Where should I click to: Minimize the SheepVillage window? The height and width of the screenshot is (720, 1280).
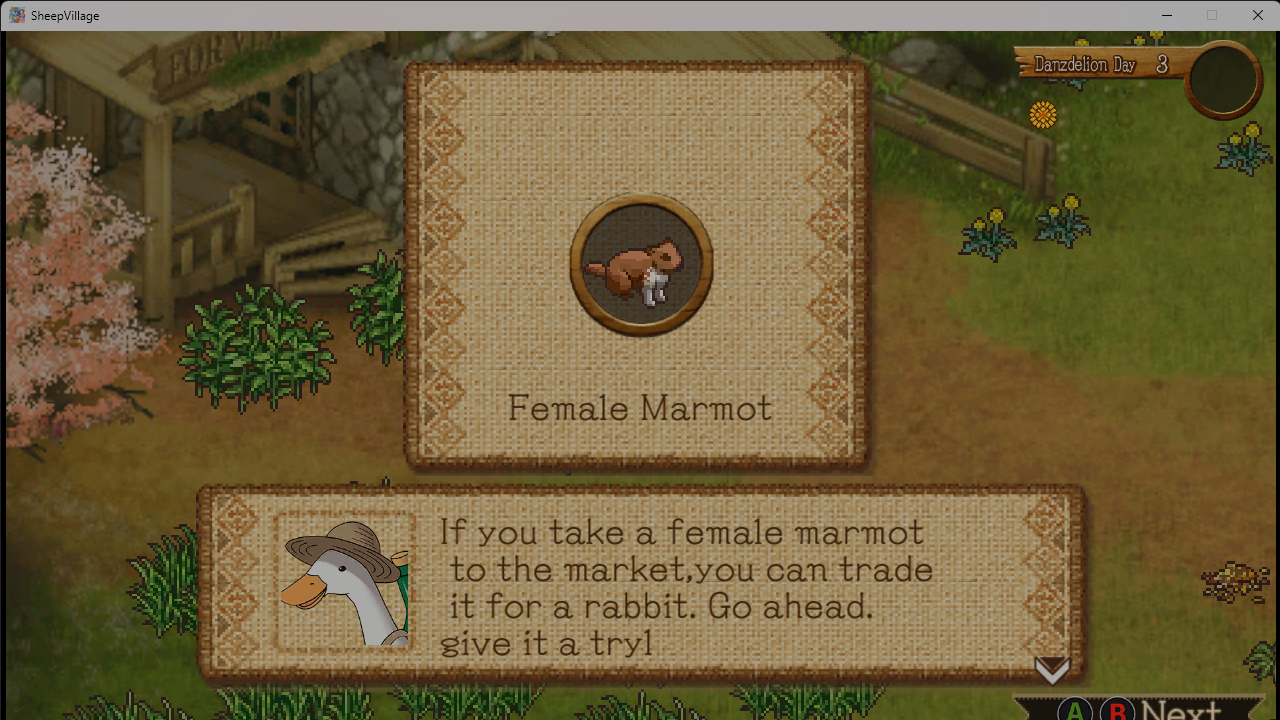(x=1166, y=15)
